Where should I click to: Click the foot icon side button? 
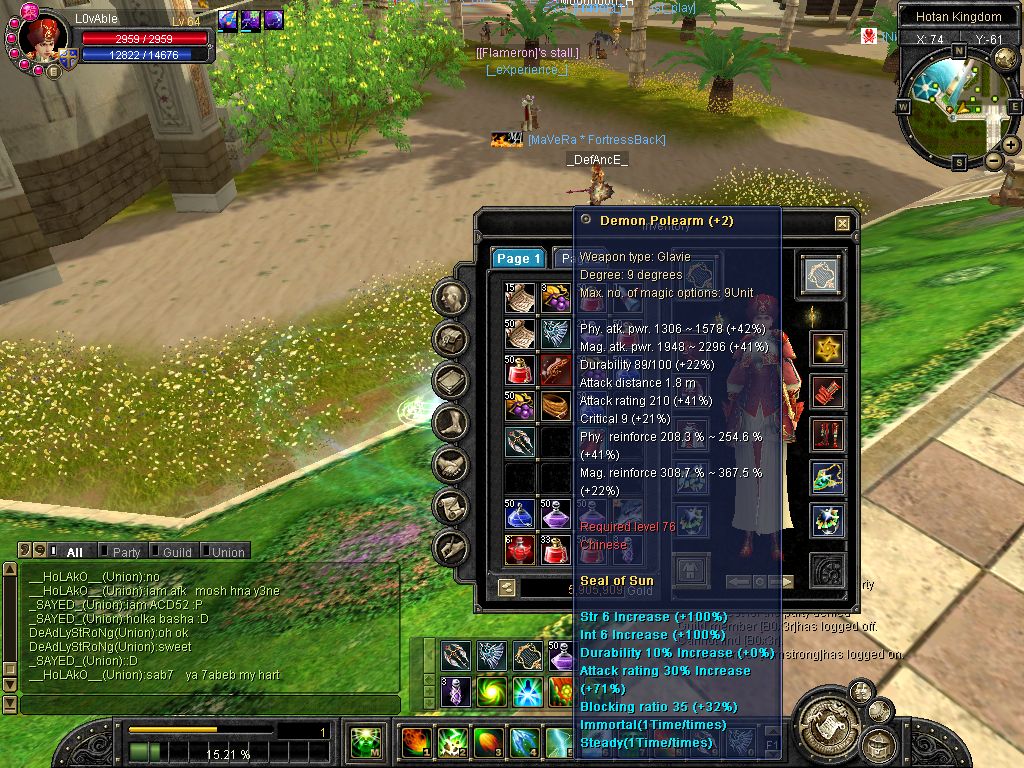pos(452,423)
